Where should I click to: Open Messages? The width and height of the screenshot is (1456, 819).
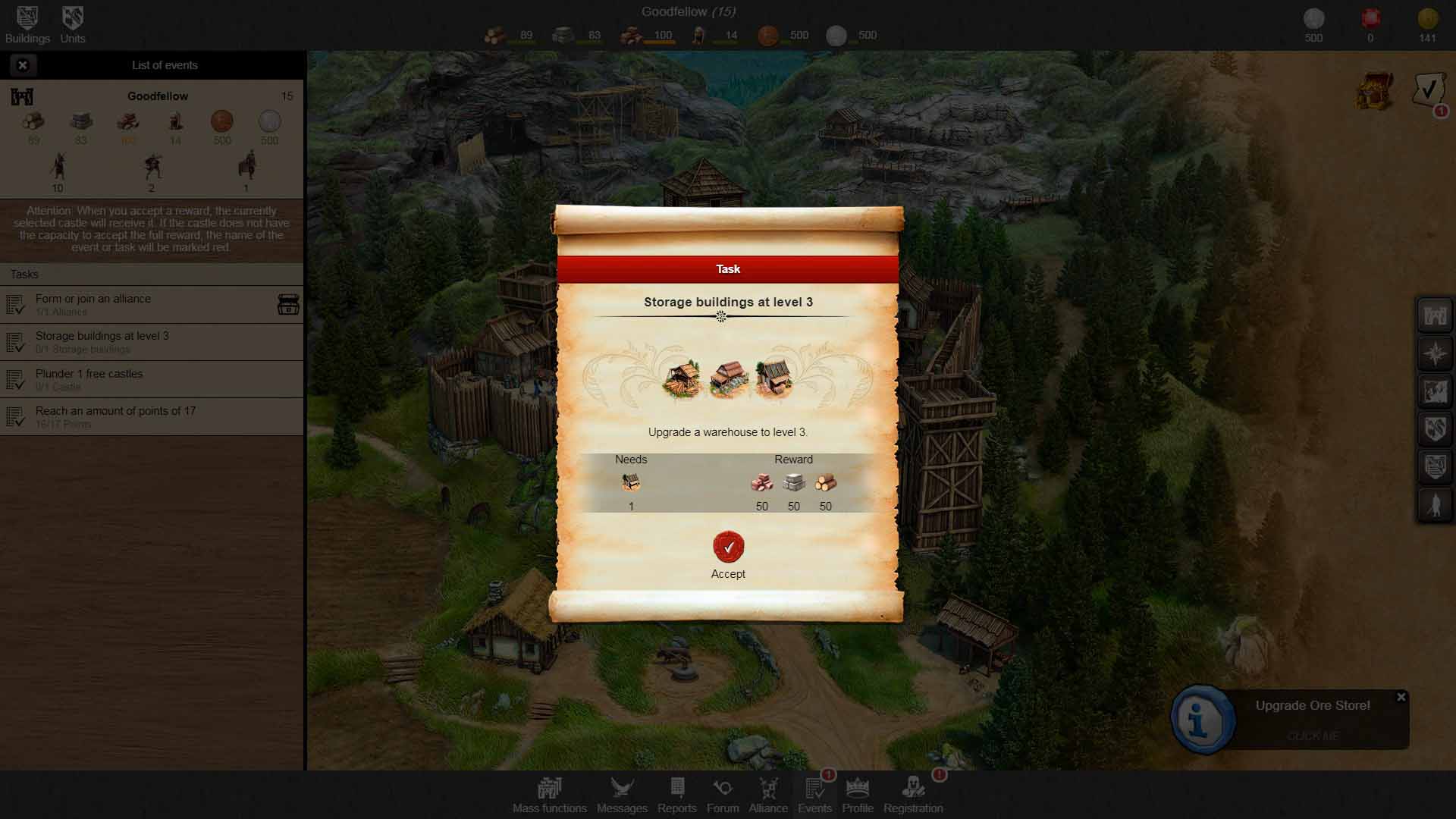[x=622, y=795]
